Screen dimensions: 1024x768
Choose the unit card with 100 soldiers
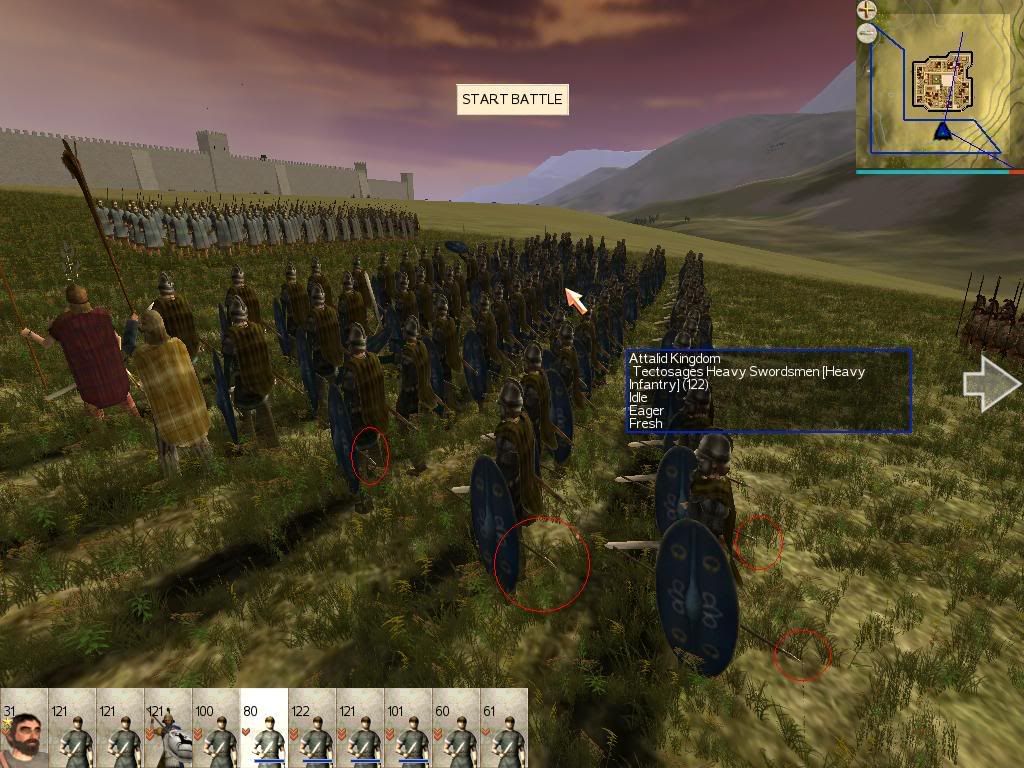point(216,728)
